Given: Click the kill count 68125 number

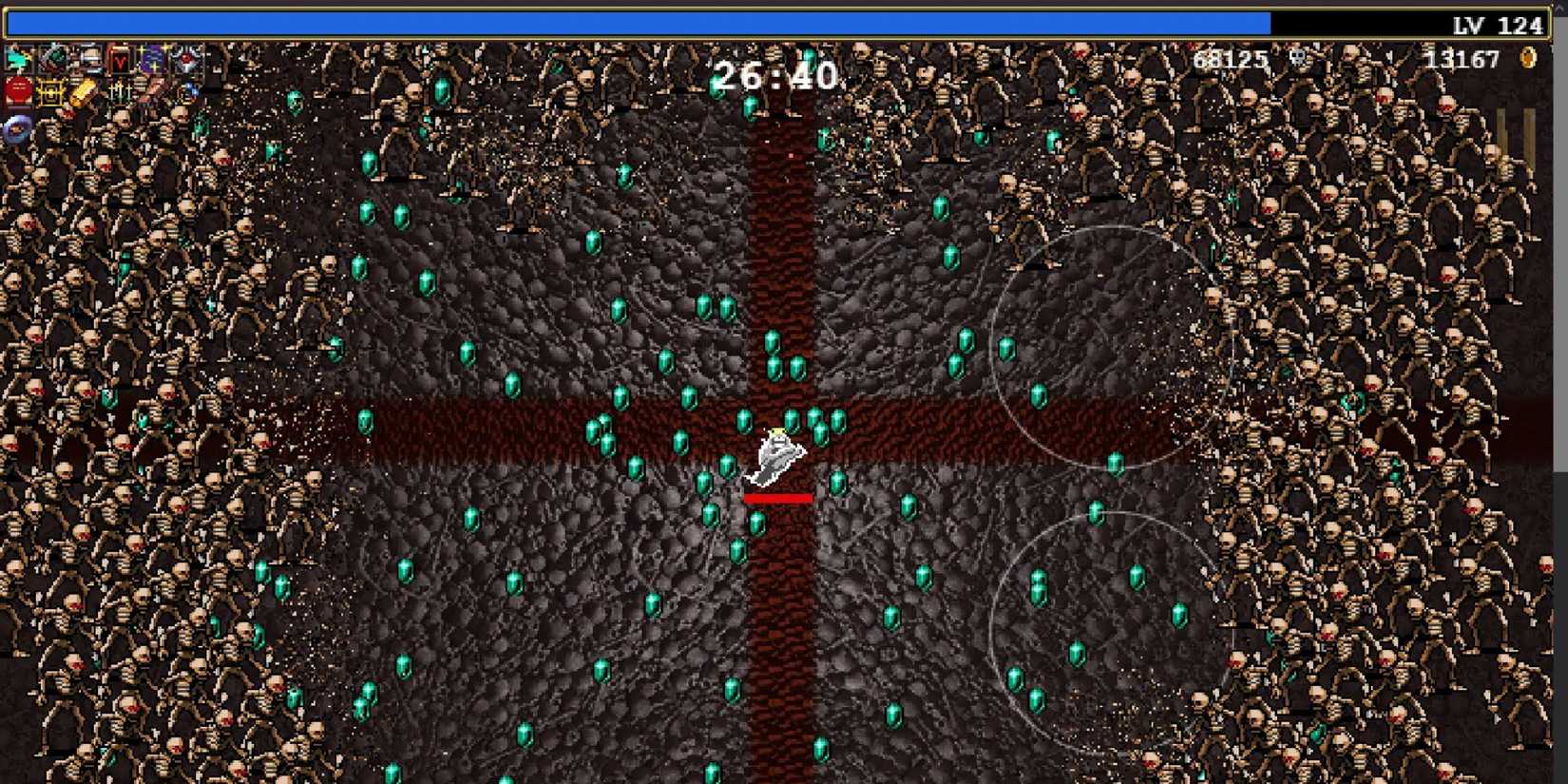Looking at the screenshot, I should pyautogui.click(x=1229, y=59).
